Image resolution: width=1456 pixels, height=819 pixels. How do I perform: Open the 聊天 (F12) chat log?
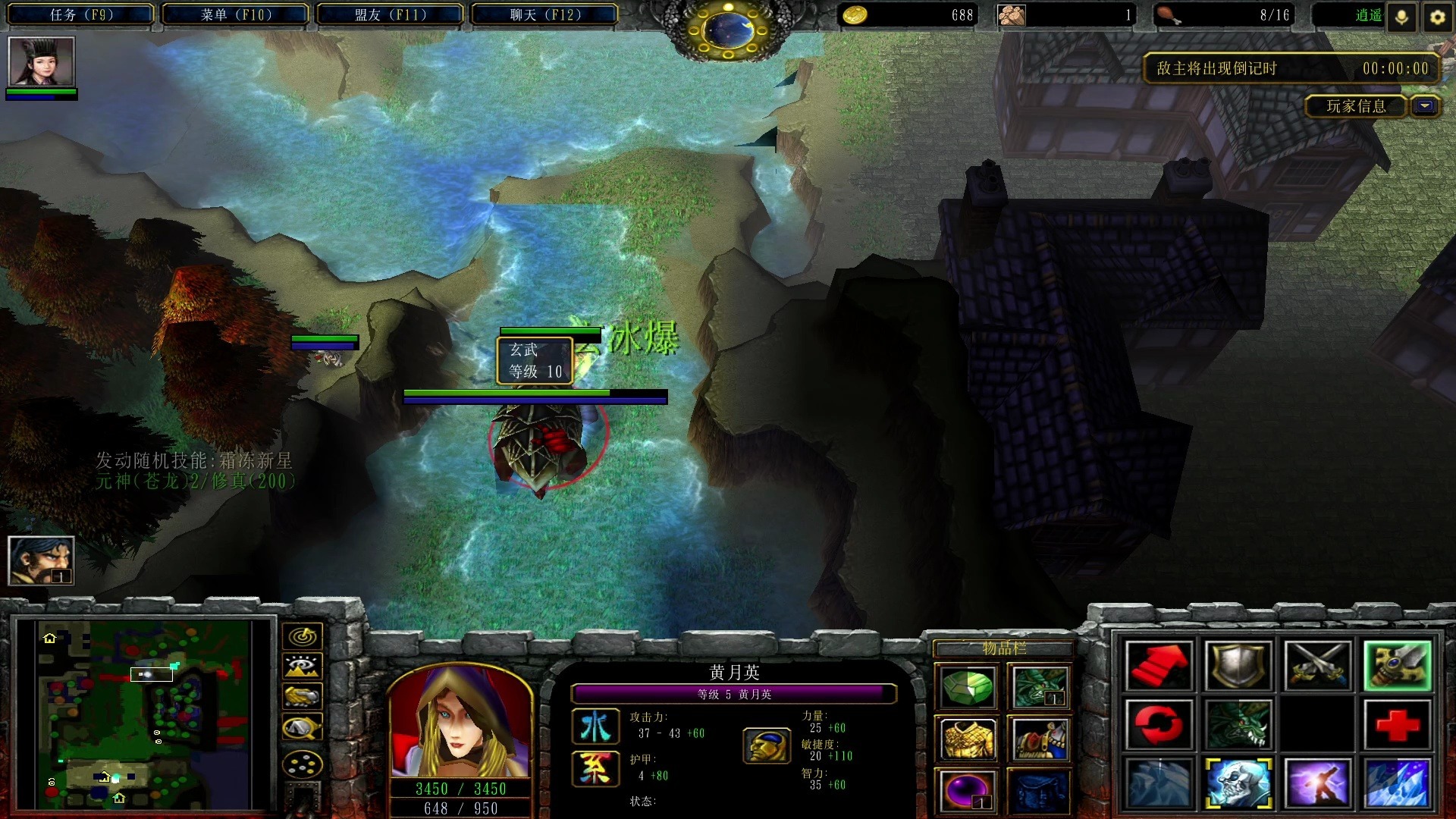pyautogui.click(x=544, y=14)
